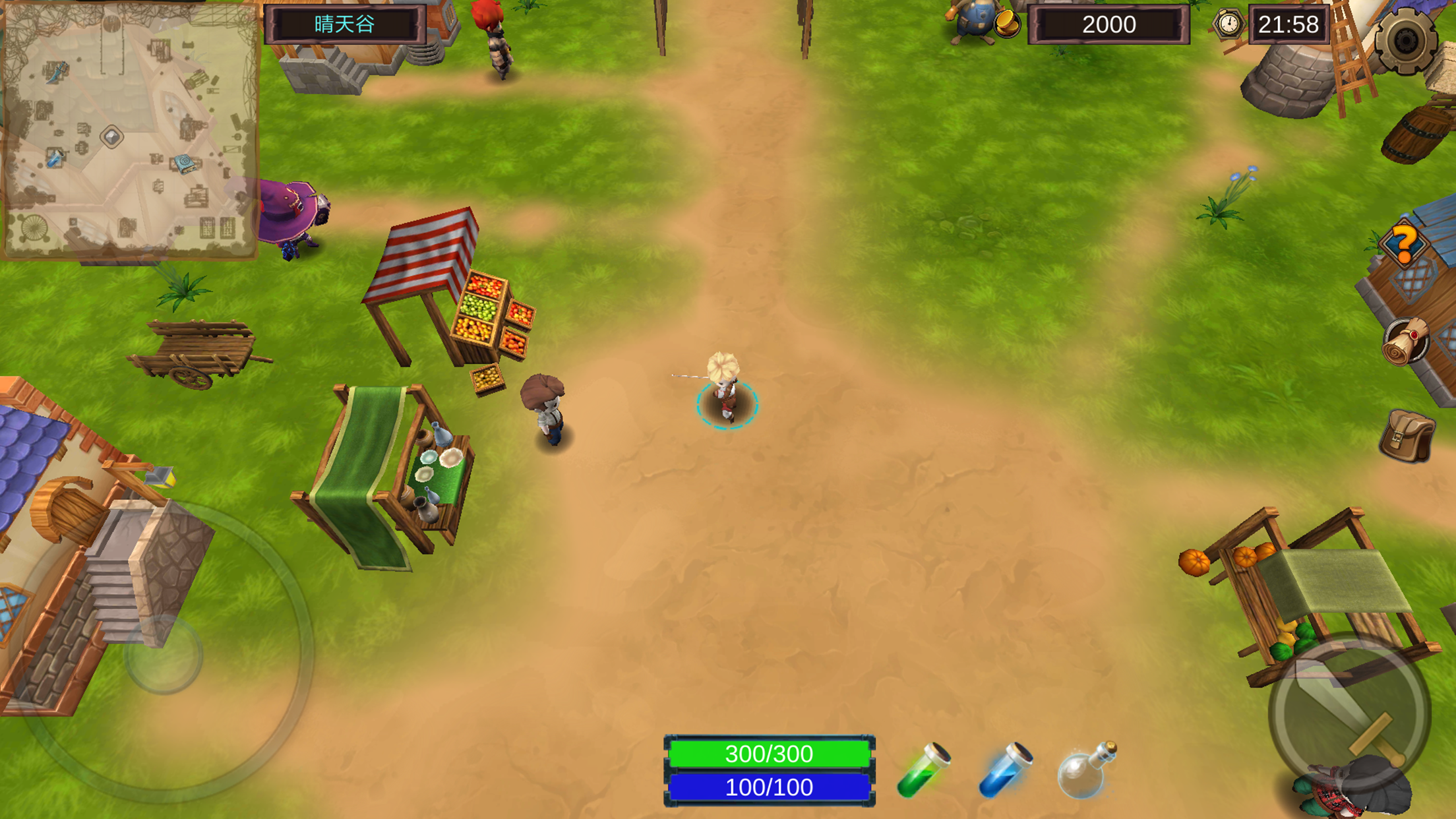Use the green health potion
Viewport: 1456px width, 819px height.
923,770
